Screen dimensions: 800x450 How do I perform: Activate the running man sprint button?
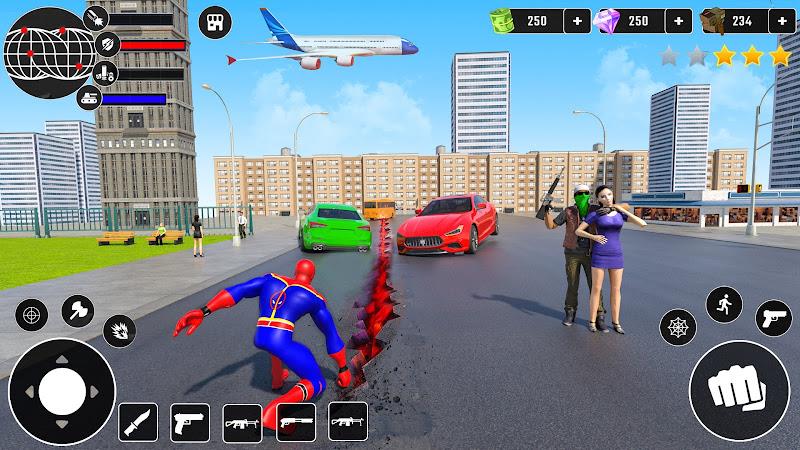(x=724, y=305)
